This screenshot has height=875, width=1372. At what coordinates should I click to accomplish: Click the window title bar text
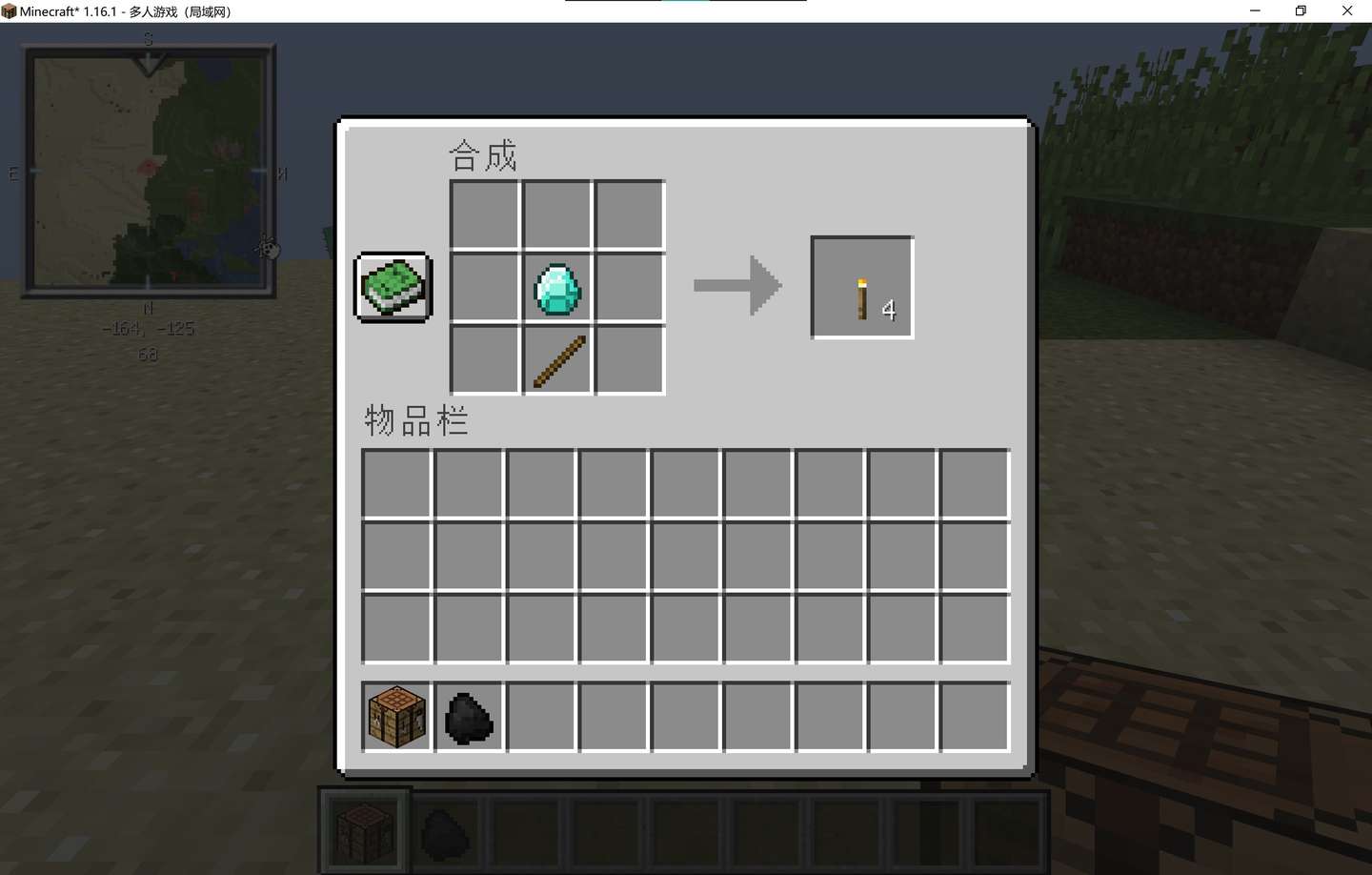pos(124,10)
